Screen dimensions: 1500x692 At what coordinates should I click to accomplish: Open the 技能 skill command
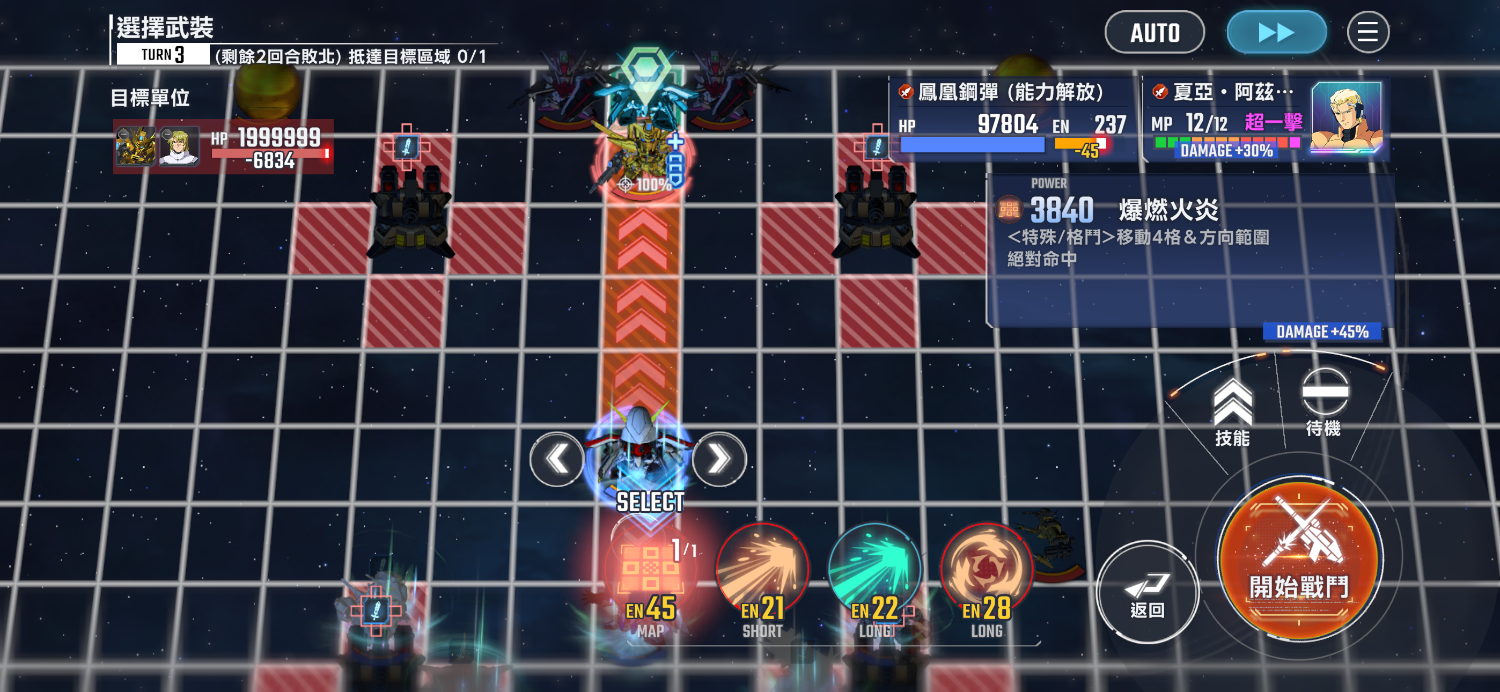coord(1233,410)
